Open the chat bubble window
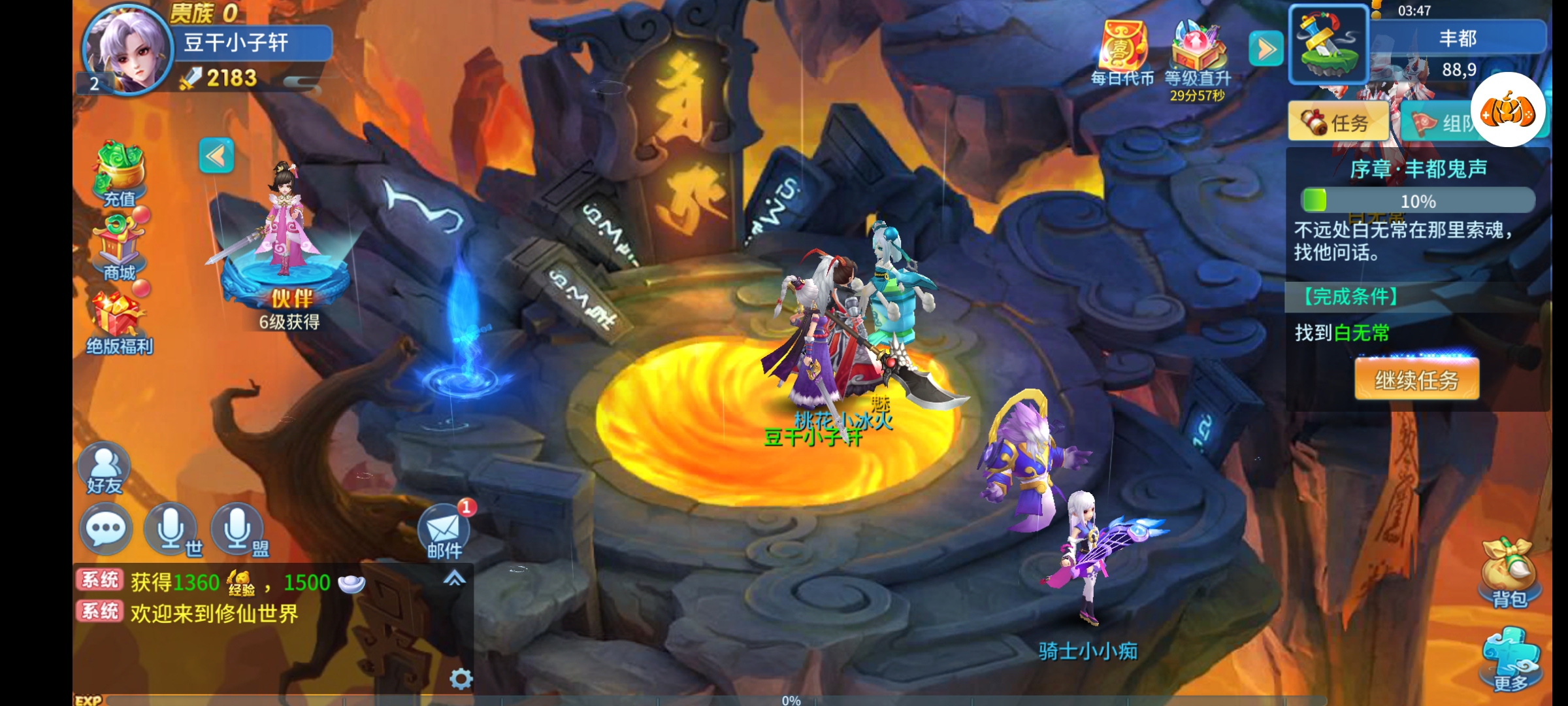 pos(106,529)
